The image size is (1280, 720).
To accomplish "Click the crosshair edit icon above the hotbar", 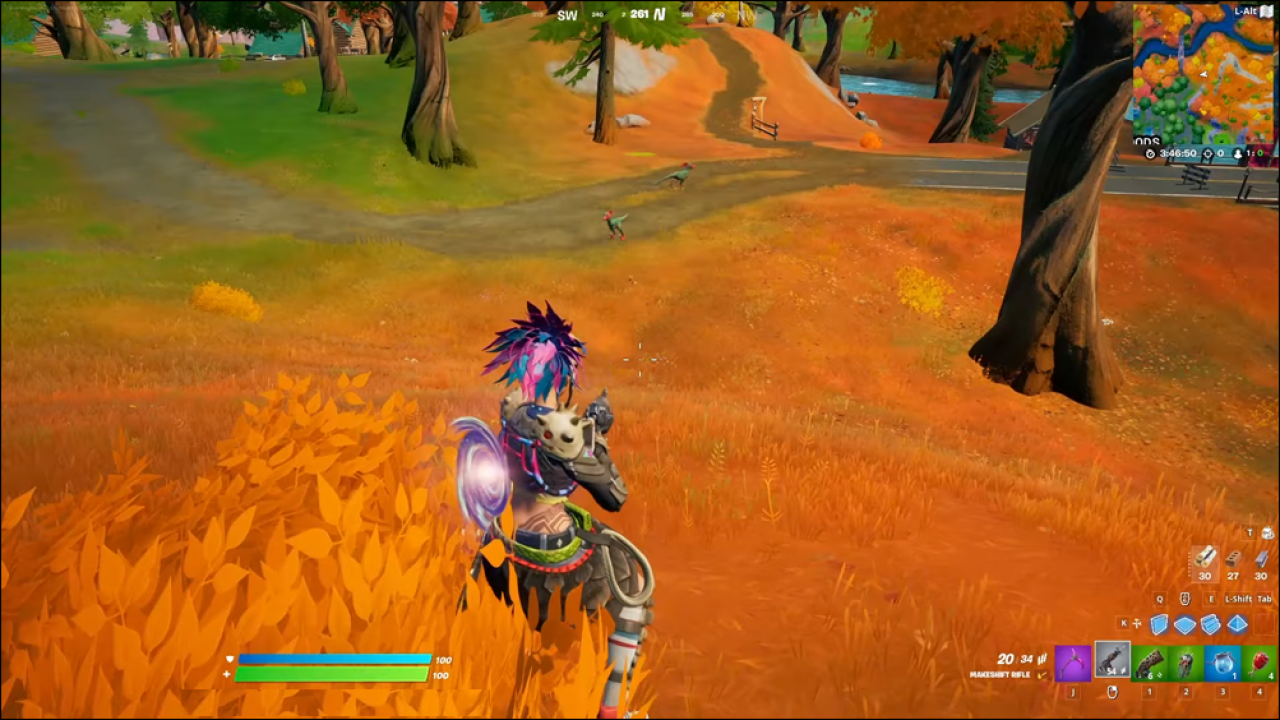I will coord(1135,623).
